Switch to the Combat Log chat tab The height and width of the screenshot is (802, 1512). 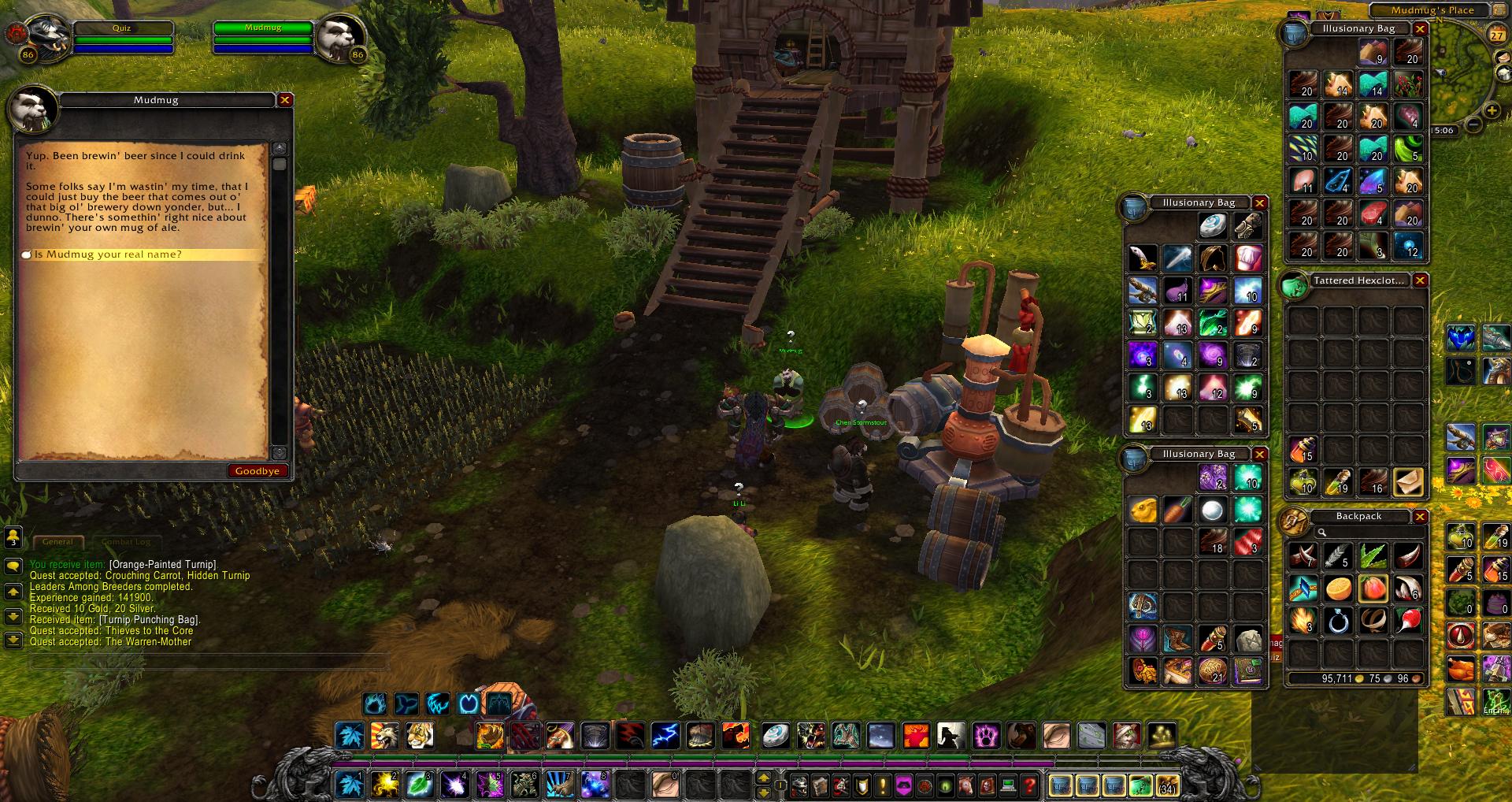126,542
